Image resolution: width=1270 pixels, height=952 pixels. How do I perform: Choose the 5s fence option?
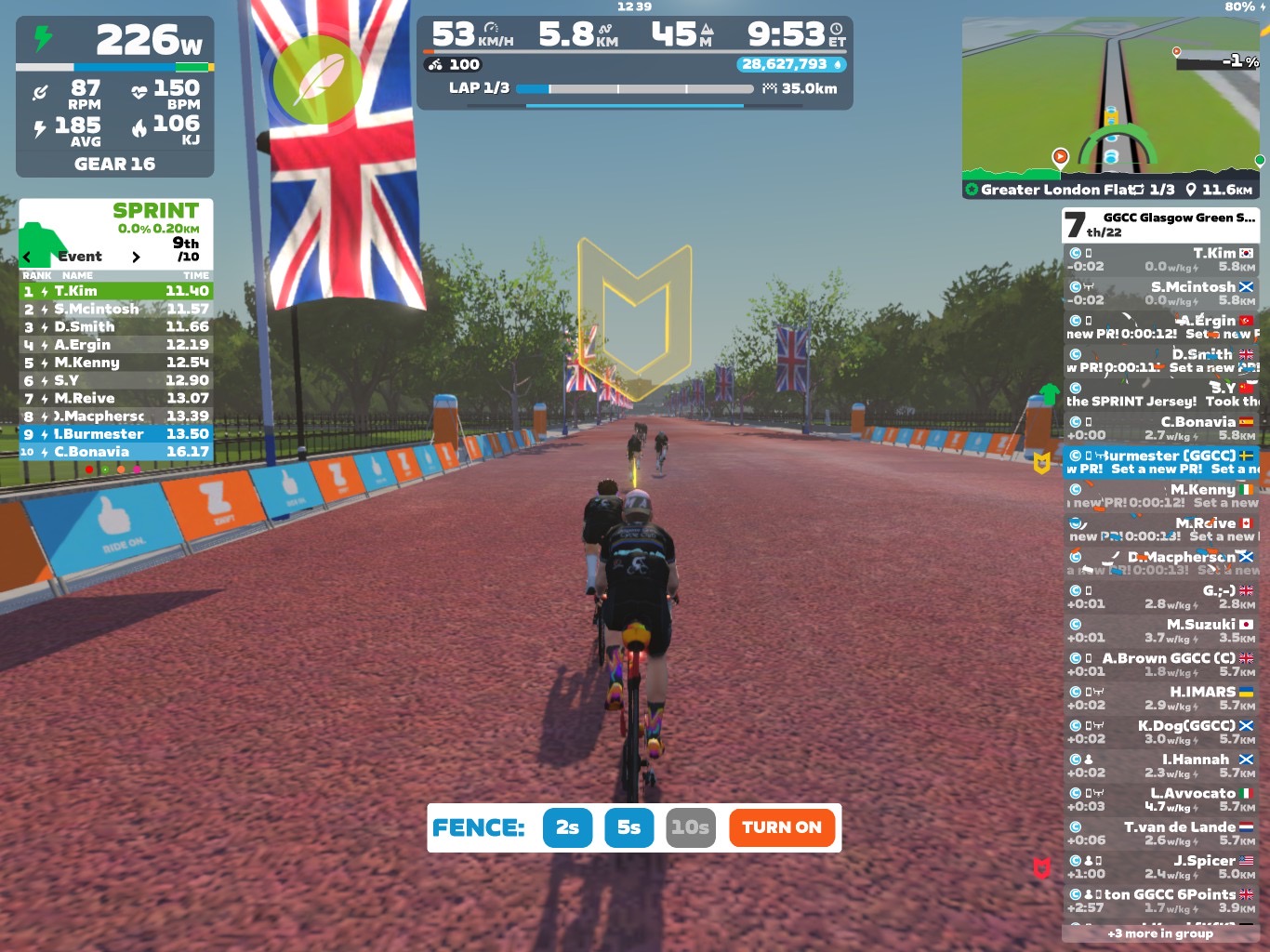(628, 827)
